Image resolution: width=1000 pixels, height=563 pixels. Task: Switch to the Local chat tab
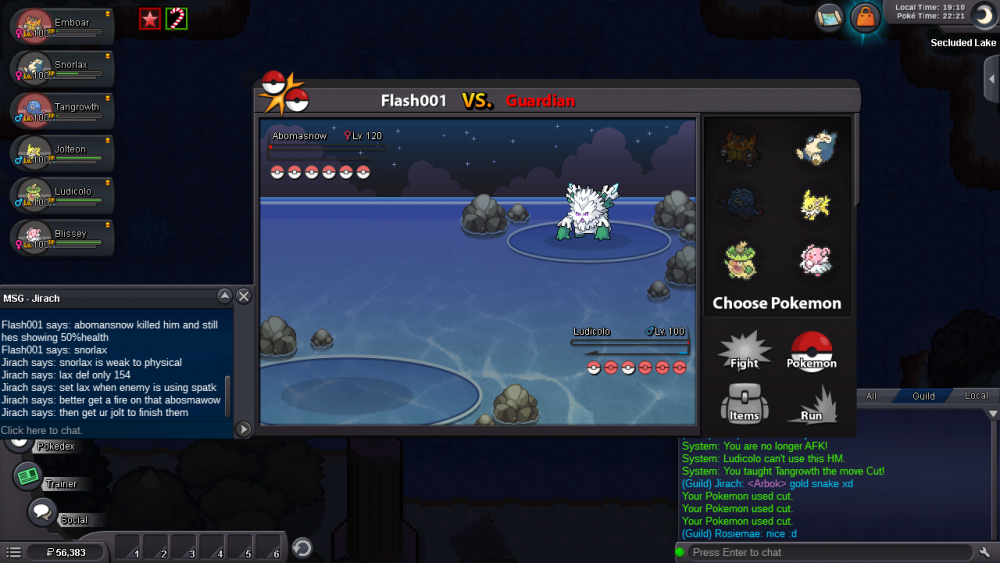[975, 396]
